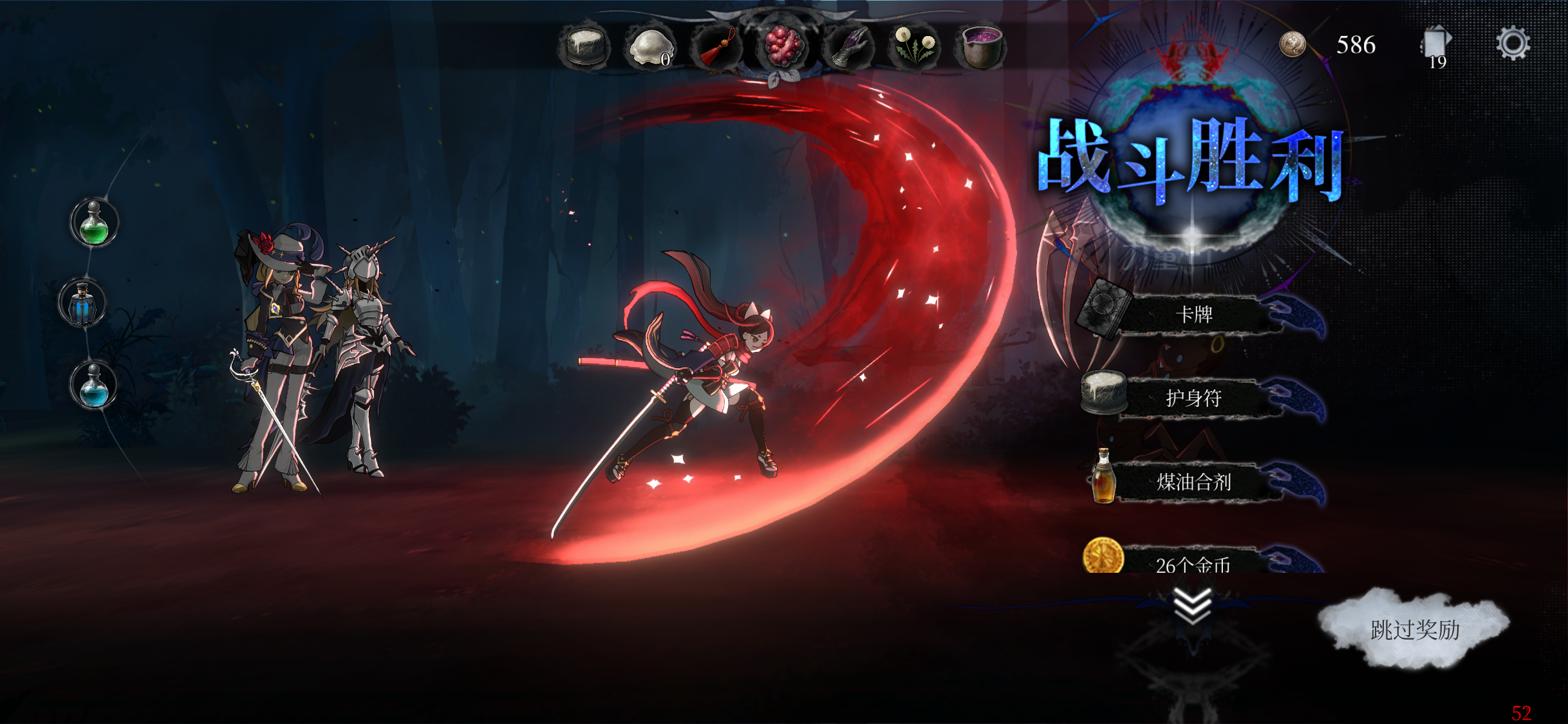Inspect the wax candle jar relic

[x=584, y=46]
